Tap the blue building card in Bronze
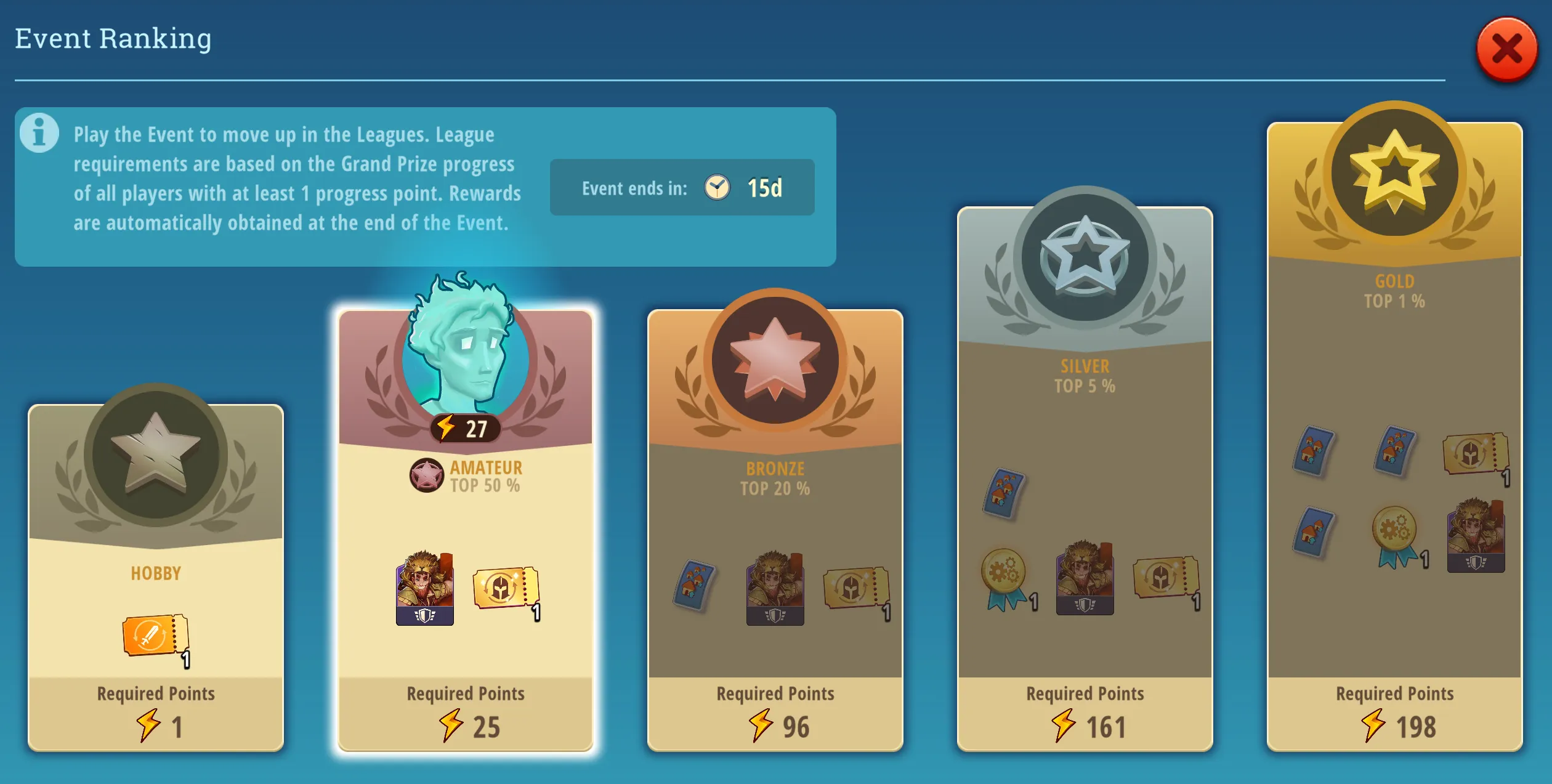The image size is (1552, 784). pyautogui.click(x=694, y=585)
